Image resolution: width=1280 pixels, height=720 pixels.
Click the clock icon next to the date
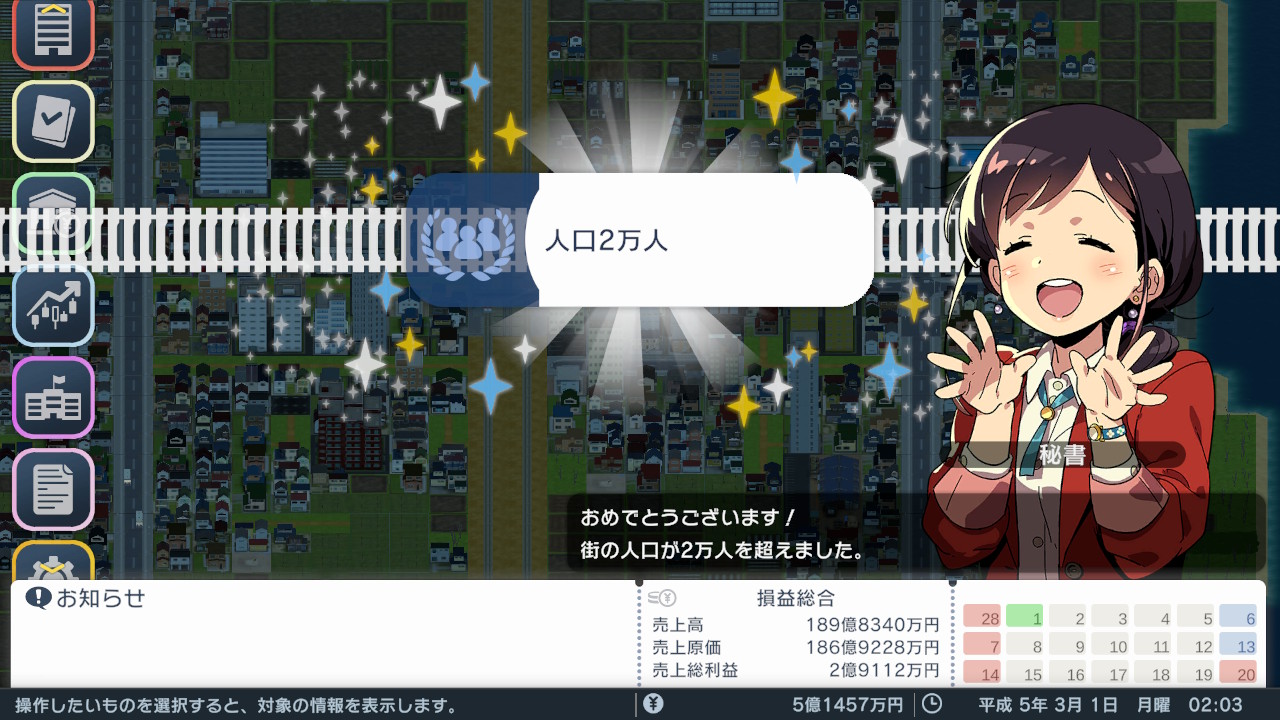[931, 705]
